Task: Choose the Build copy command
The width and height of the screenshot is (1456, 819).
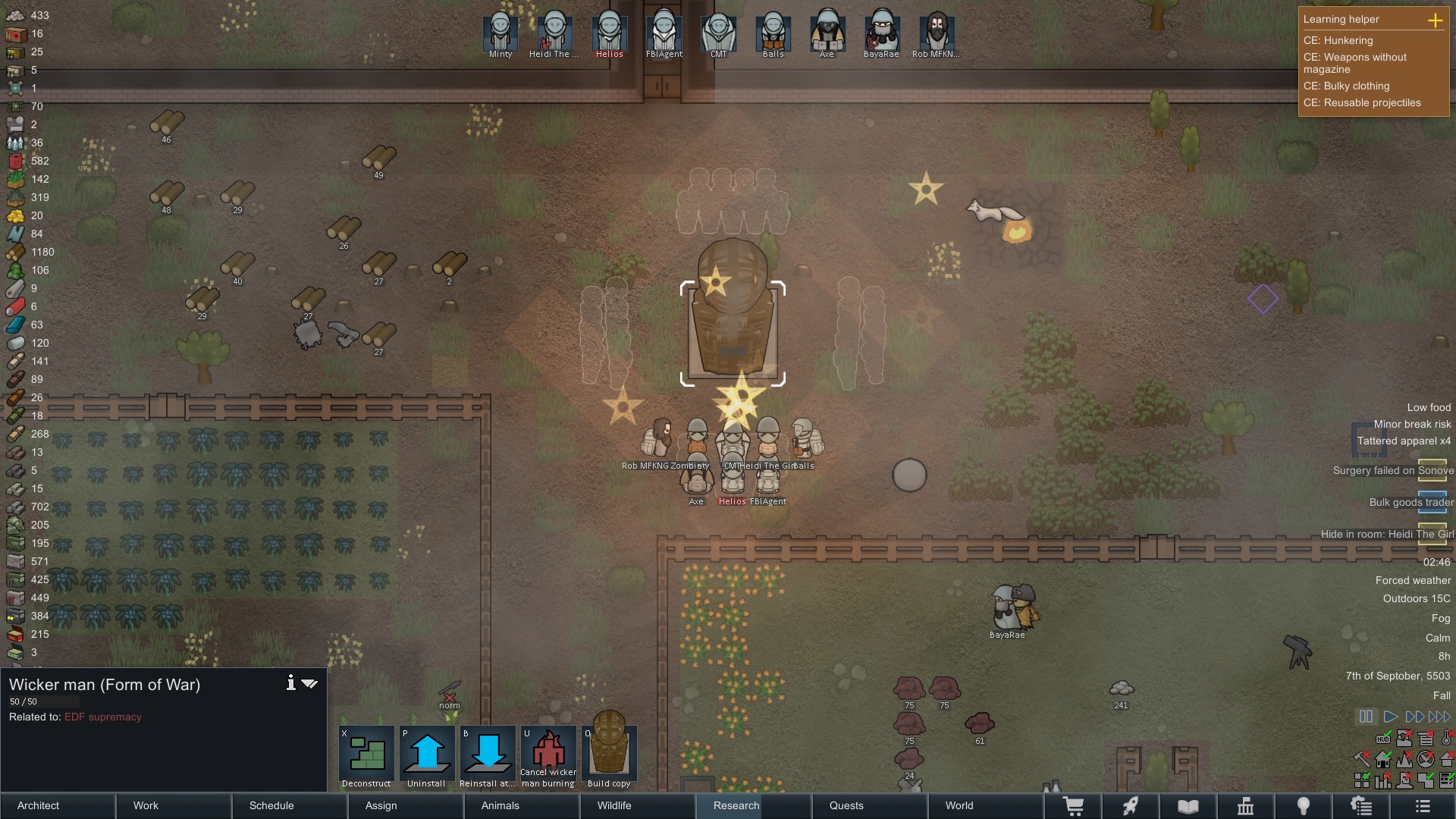Action: [609, 755]
